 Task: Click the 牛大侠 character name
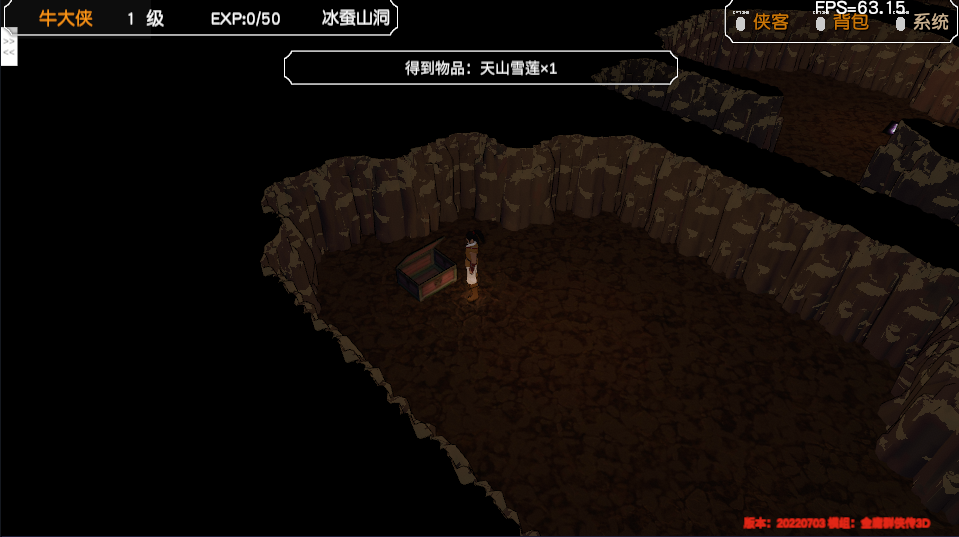point(66,18)
